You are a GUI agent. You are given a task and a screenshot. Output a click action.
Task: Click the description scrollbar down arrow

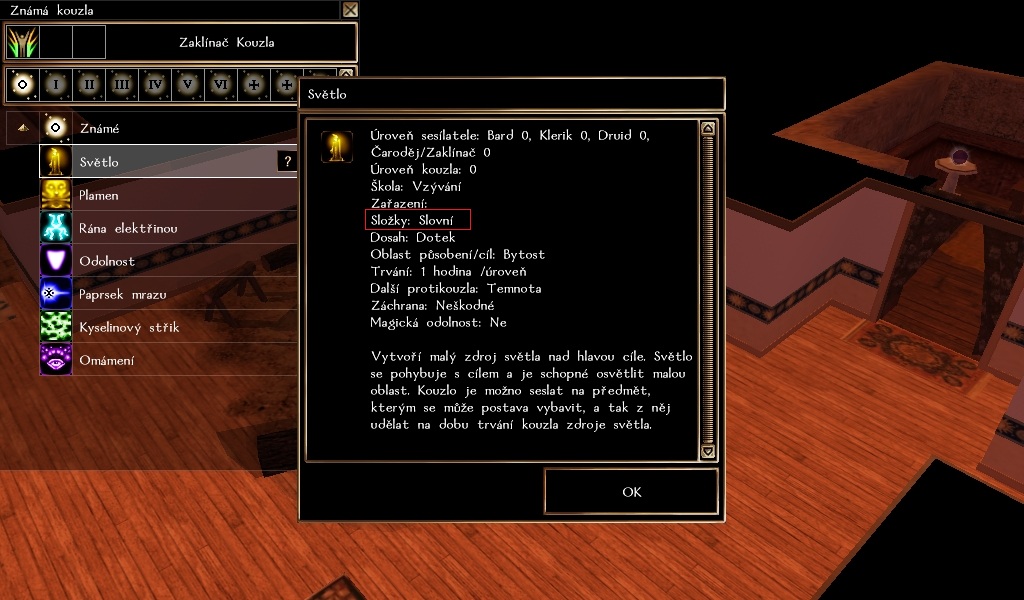point(708,451)
